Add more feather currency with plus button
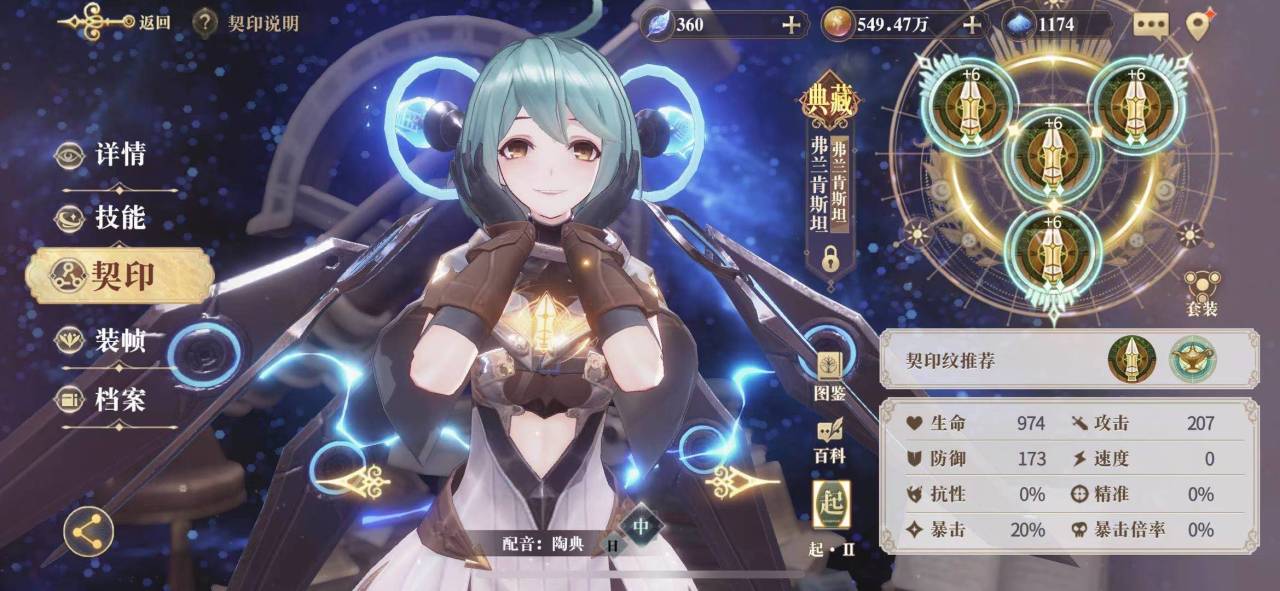The width and height of the screenshot is (1280, 591). pyautogui.click(x=791, y=24)
